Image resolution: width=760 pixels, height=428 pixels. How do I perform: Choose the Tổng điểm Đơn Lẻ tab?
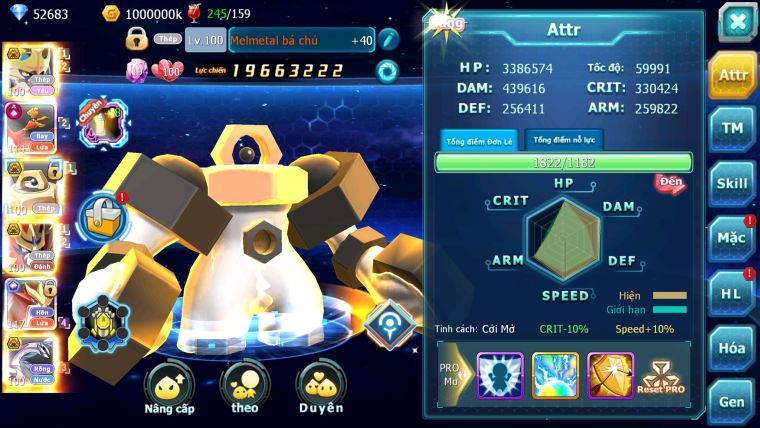point(480,140)
